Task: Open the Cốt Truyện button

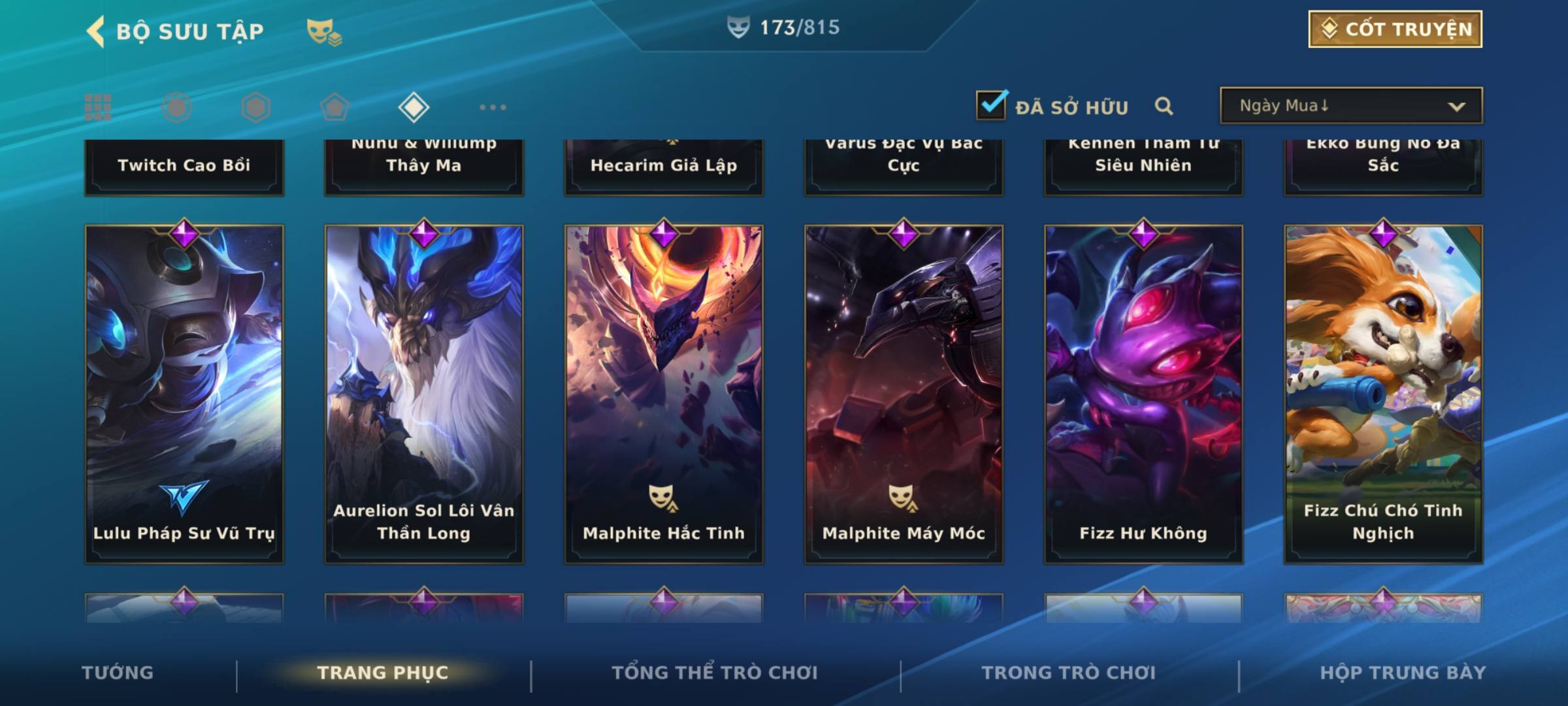Action: [x=1395, y=29]
